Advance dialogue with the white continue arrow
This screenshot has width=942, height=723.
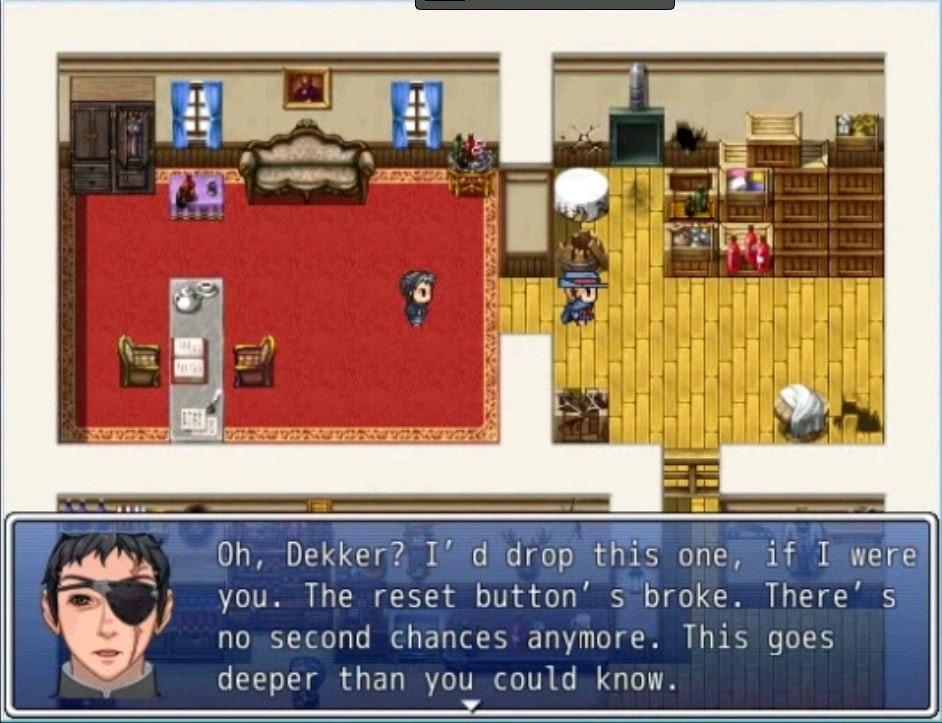(x=470, y=706)
